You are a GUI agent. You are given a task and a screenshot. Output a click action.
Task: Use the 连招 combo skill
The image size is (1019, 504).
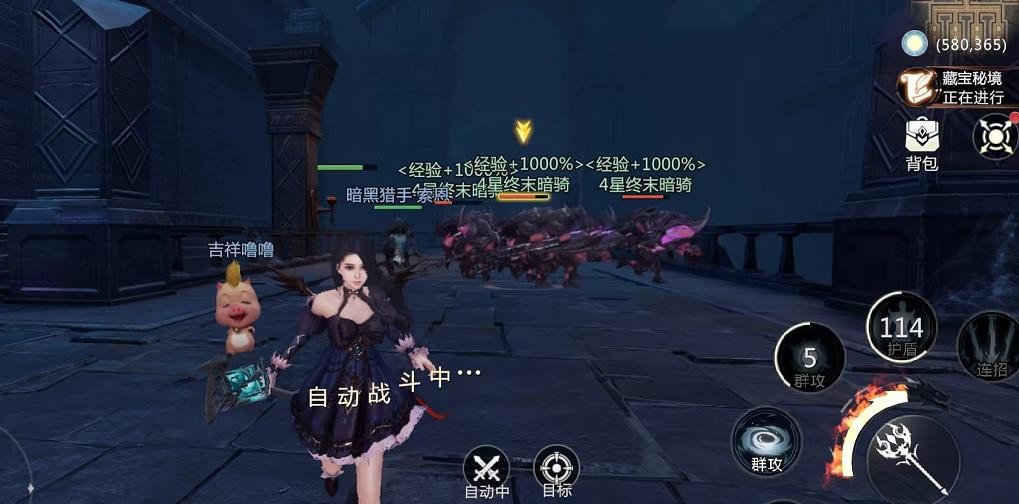tap(987, 346)
